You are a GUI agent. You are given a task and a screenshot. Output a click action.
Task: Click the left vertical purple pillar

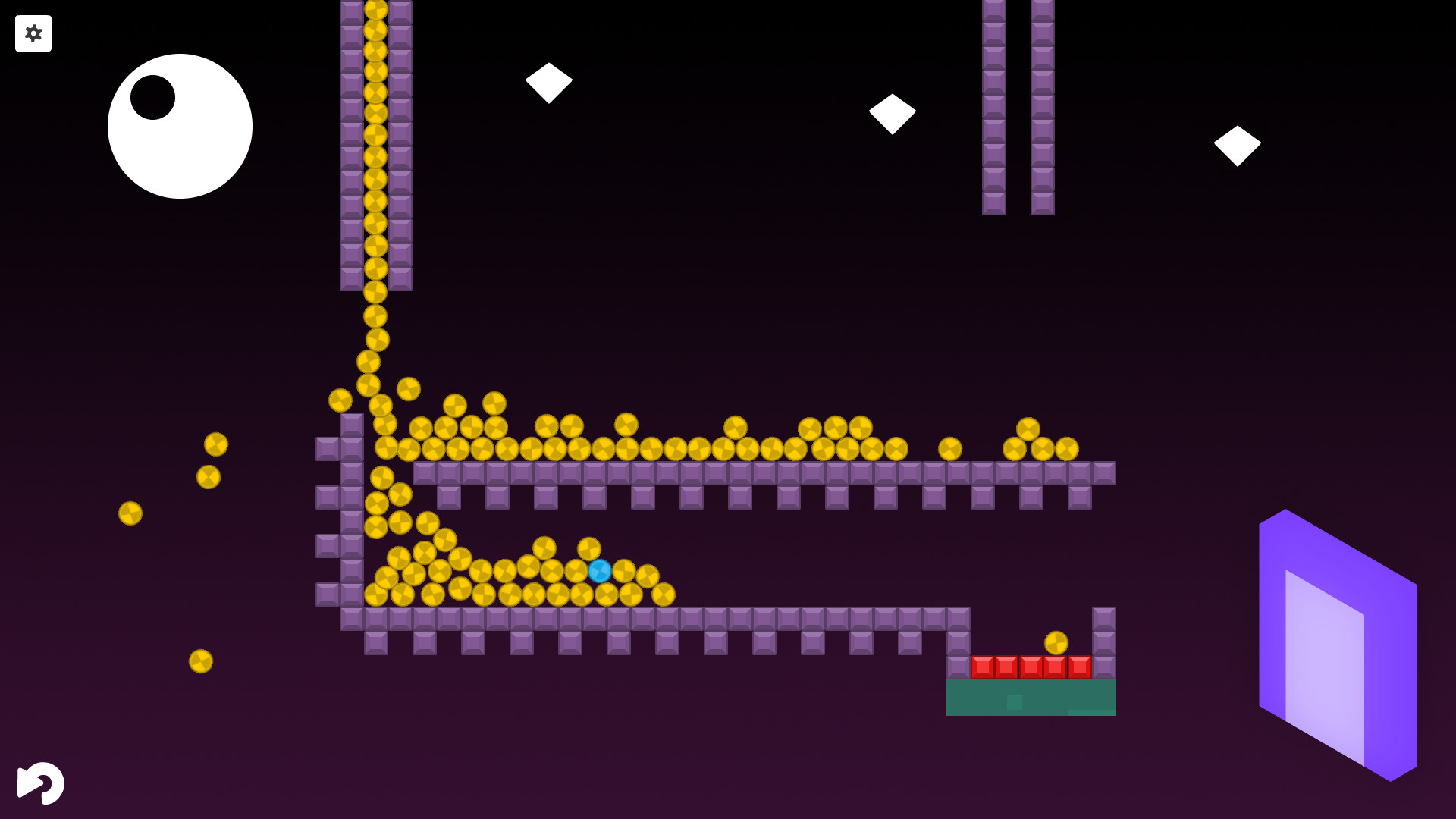pos(993,106)
